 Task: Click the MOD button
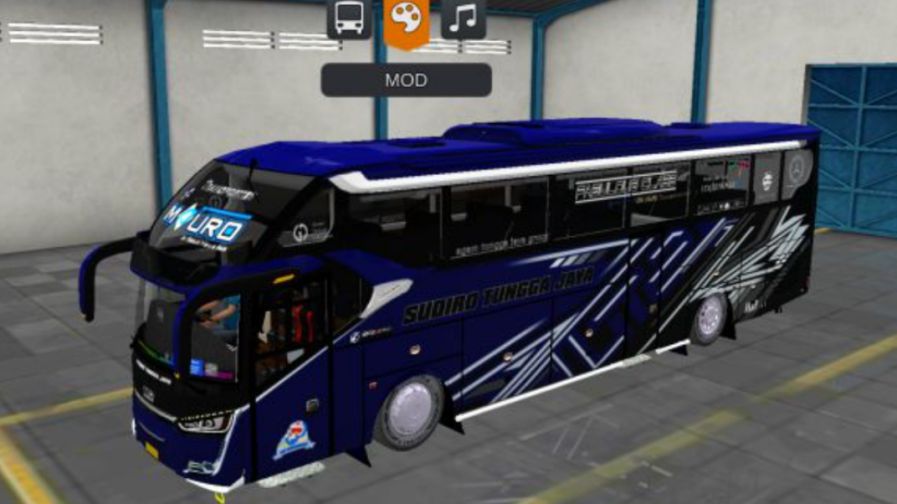pos(406,80)
